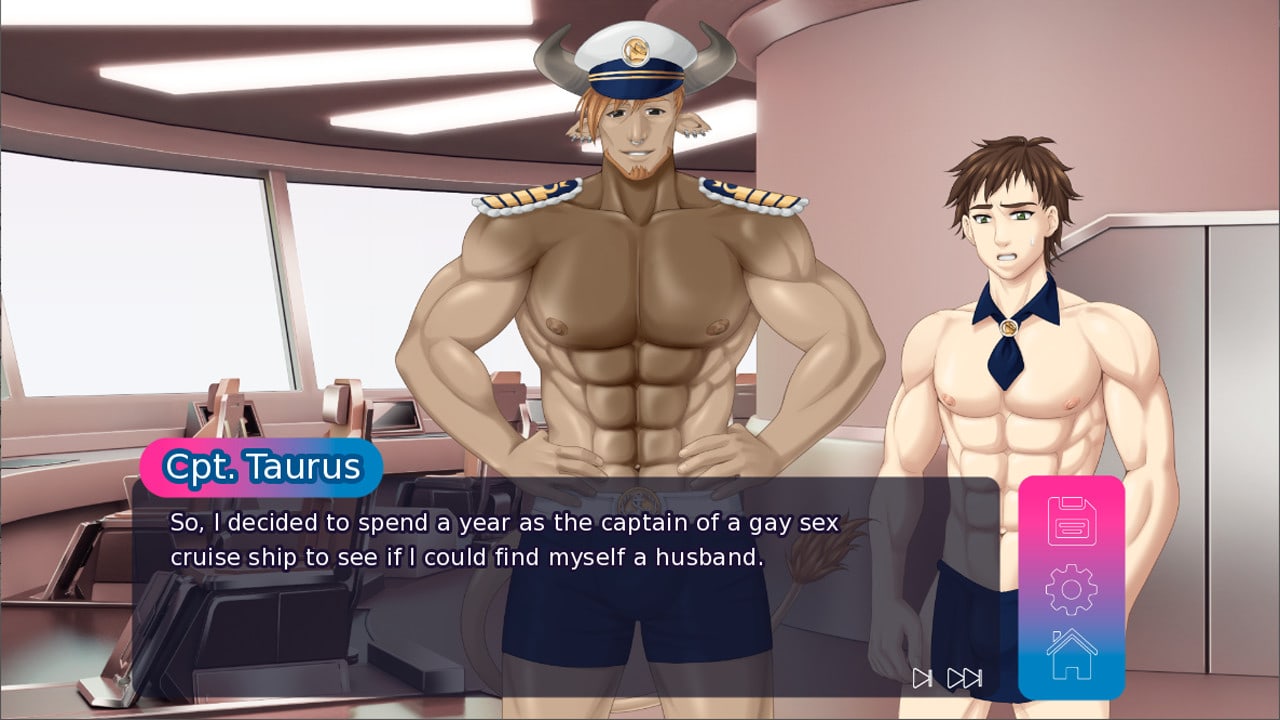Image resolution: width=1280 pixels, height=720 pixels.
Task: Fast-forward dialogue with the double-arrow skip button
Action: (965, 679)
